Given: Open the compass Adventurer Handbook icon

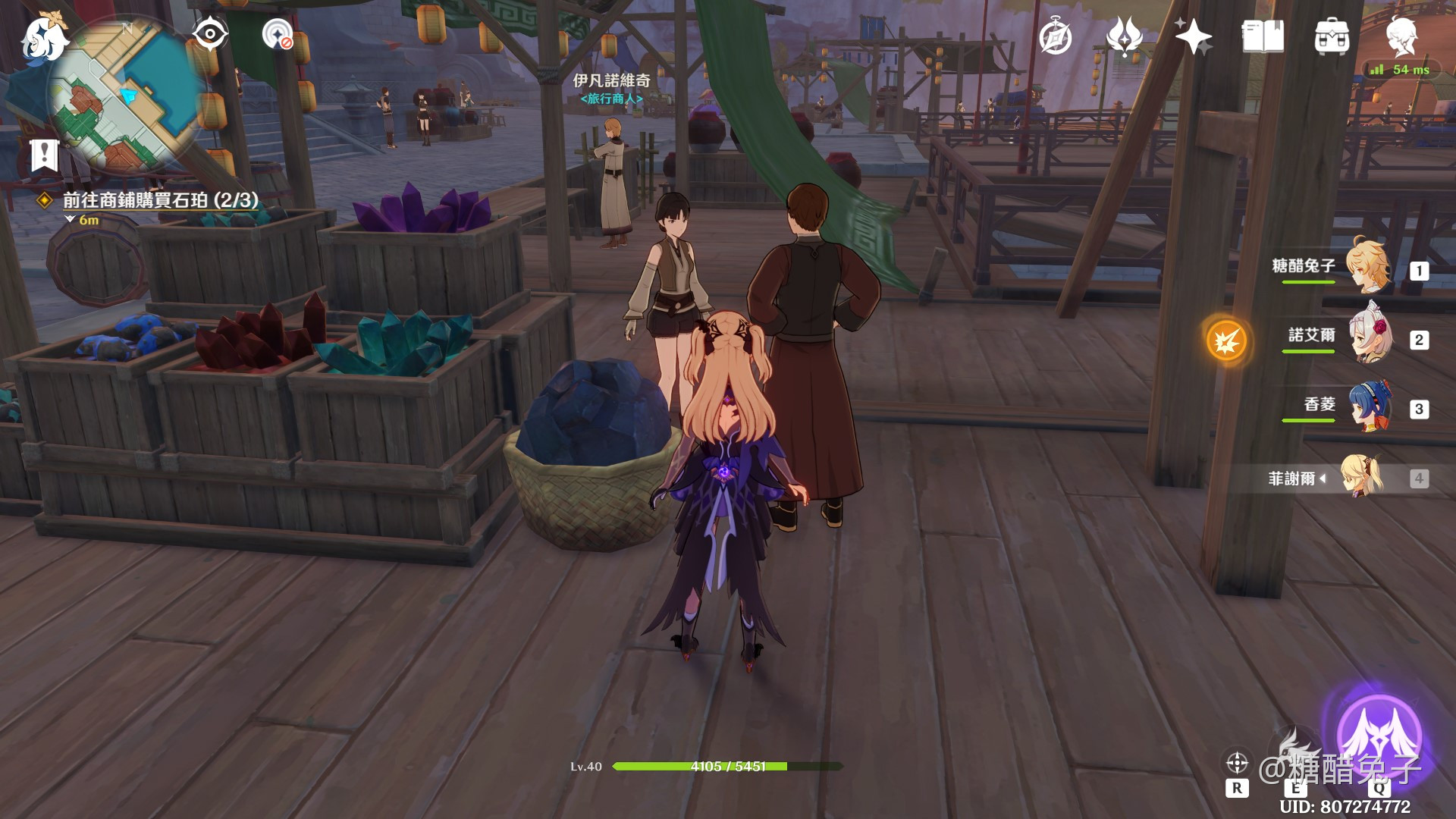Looking at the screenshot, I should [1055, 37].
